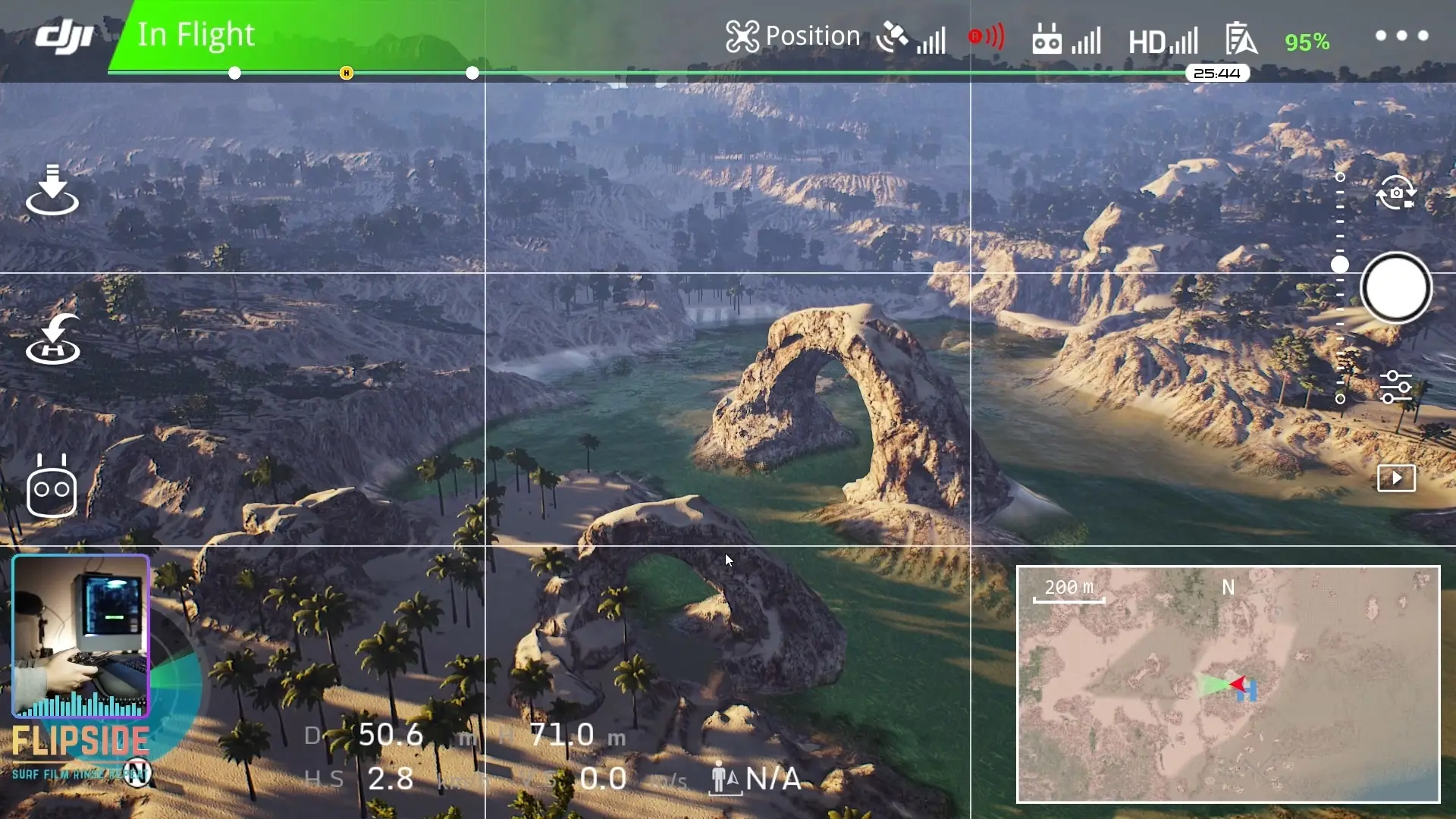Toggle photo and video camera mode
The image size is (1456, 819).
[x=1396, y=193]
